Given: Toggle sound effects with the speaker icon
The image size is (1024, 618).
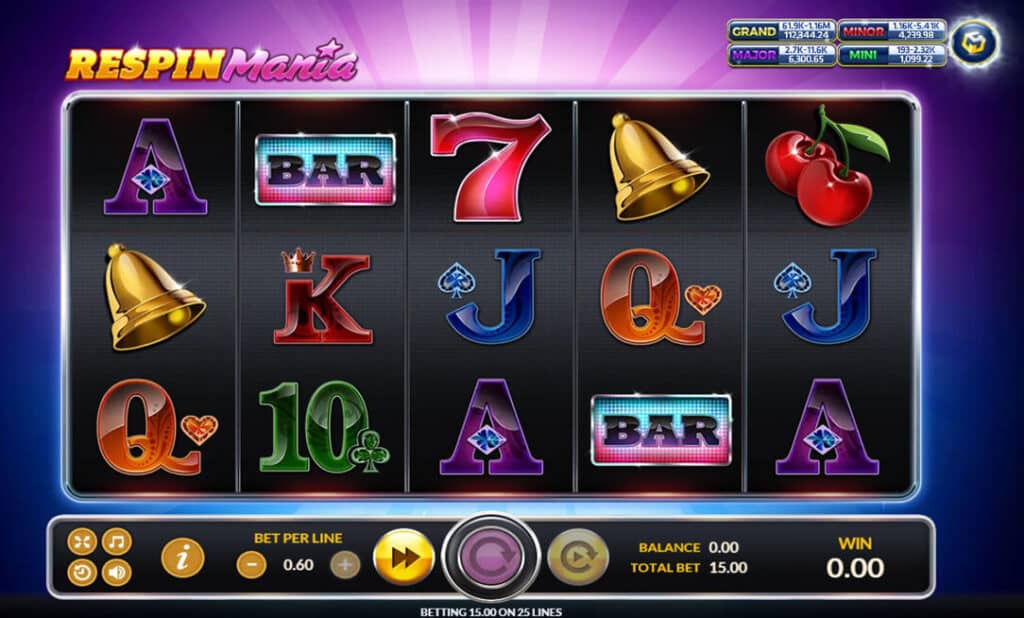Looking at the screenshot, I should tap(116, 573).
